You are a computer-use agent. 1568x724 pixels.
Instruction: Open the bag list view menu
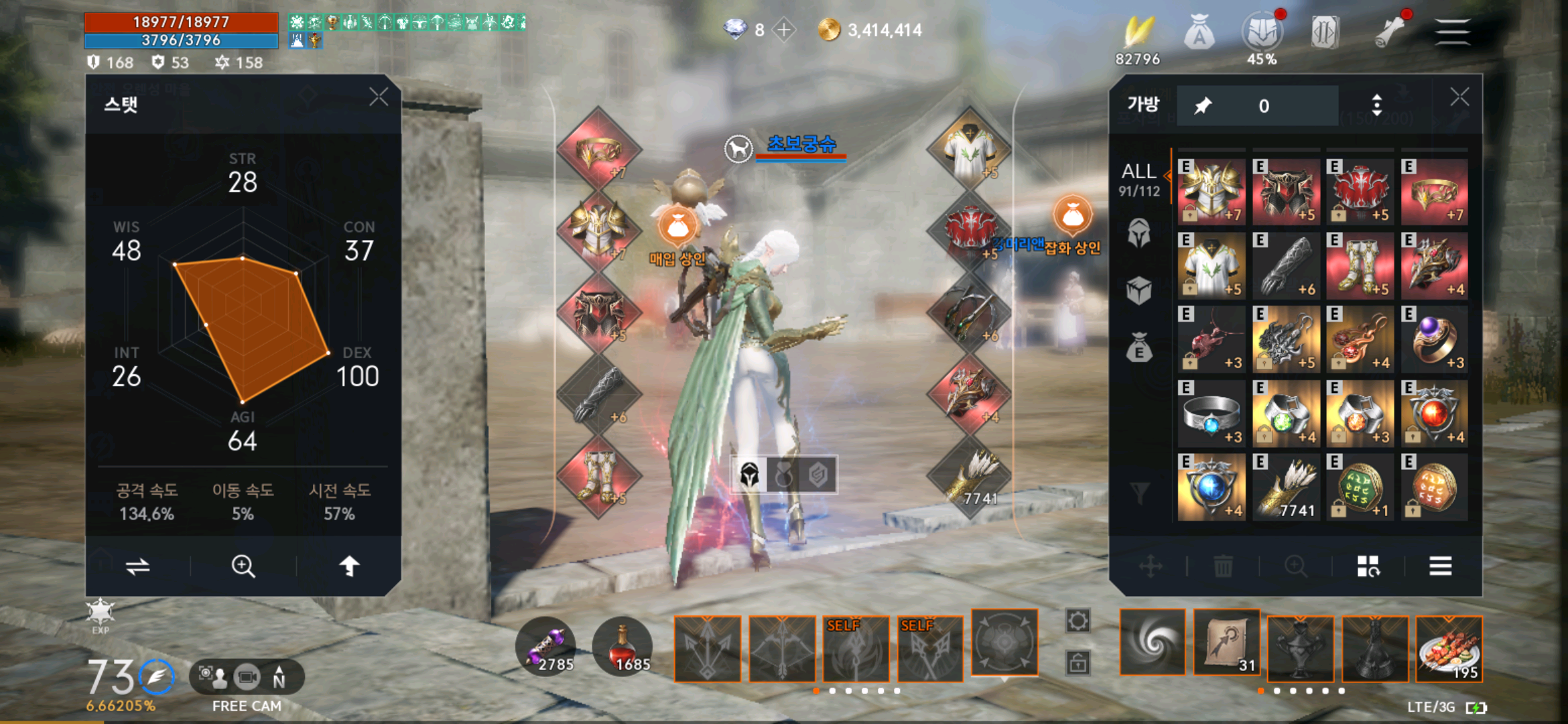click(1440, 566)
